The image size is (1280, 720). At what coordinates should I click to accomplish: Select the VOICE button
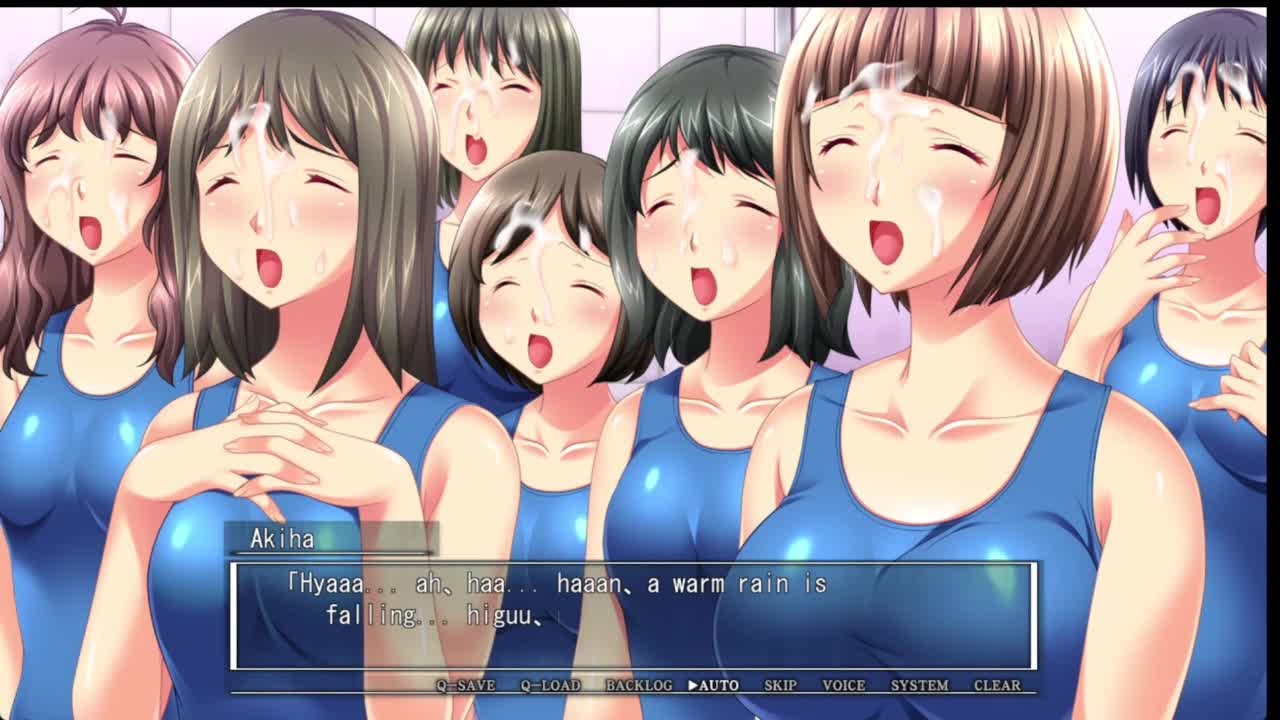[x=843, y=685]
